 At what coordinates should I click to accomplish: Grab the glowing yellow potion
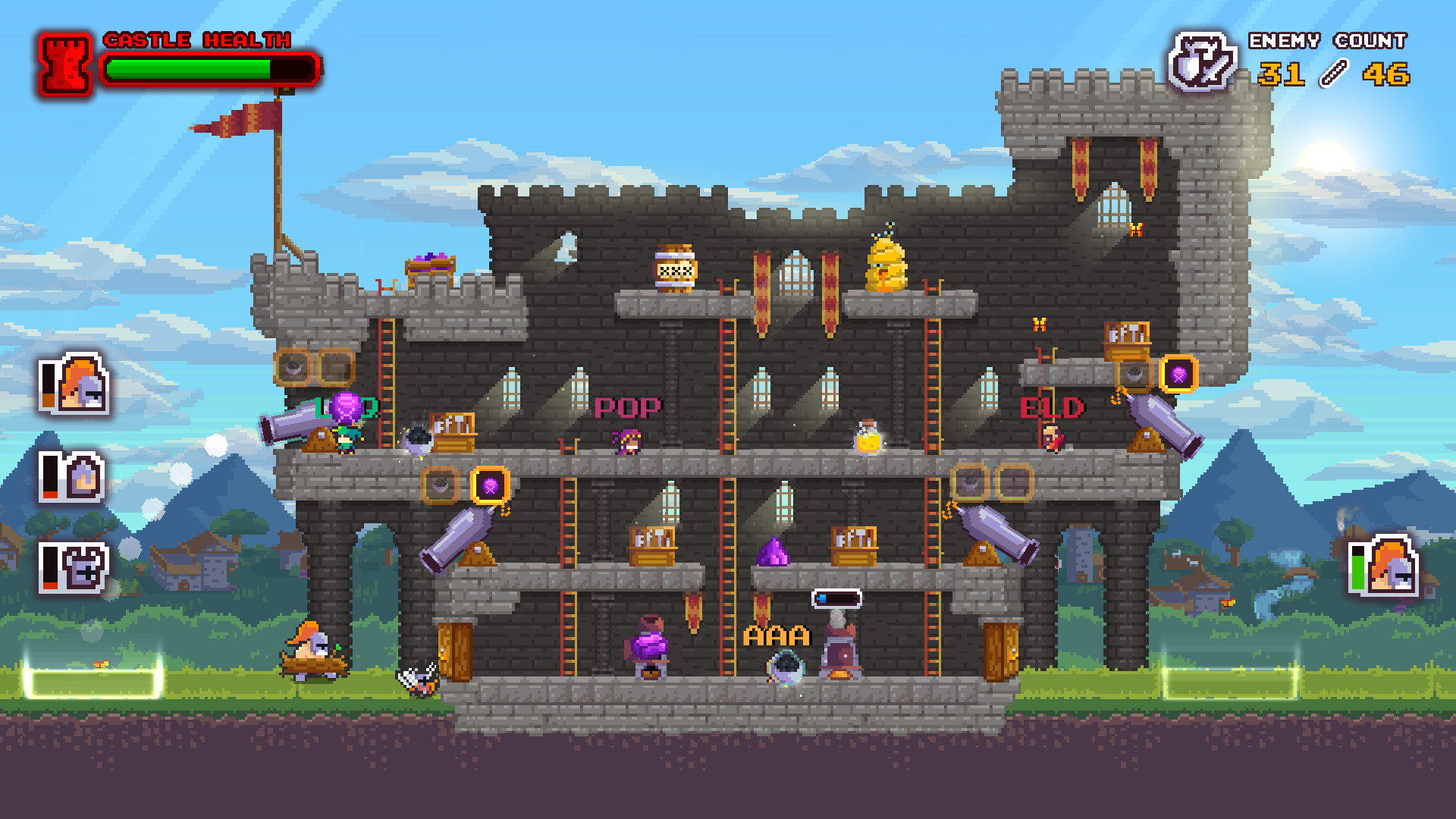(867, 444)
